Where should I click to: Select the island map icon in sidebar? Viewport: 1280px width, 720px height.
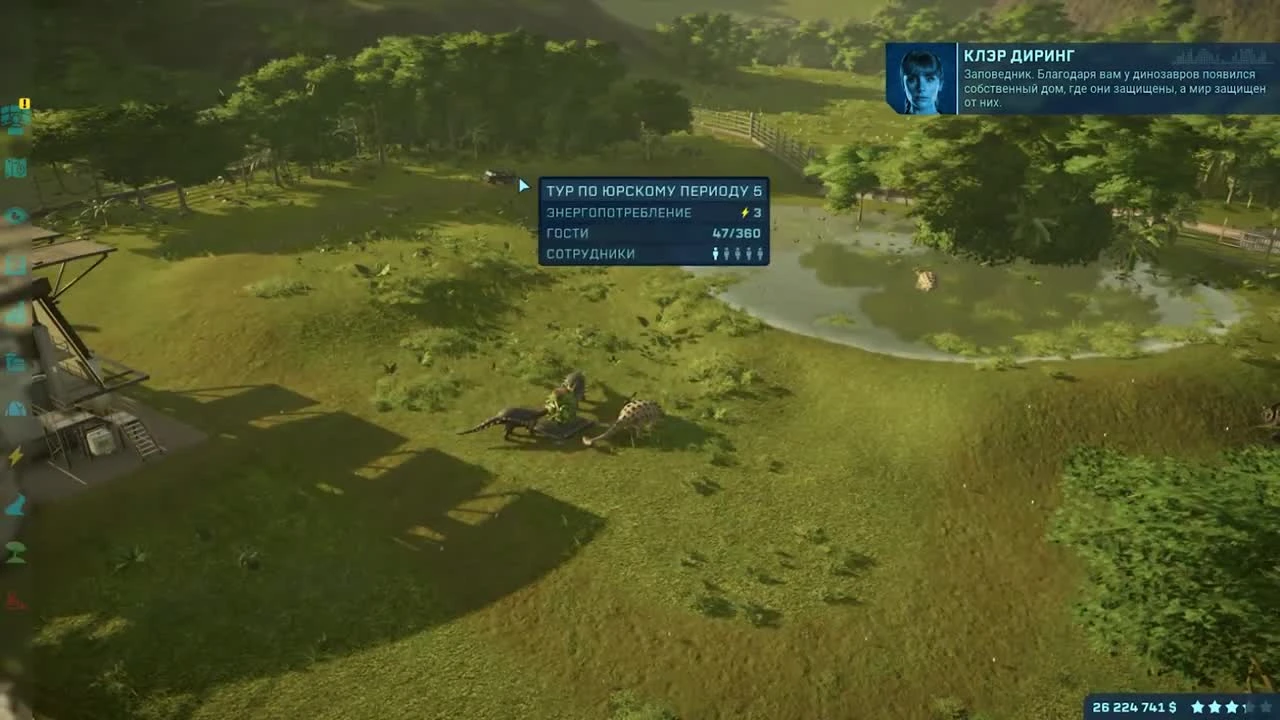click(x=16, y=169)
